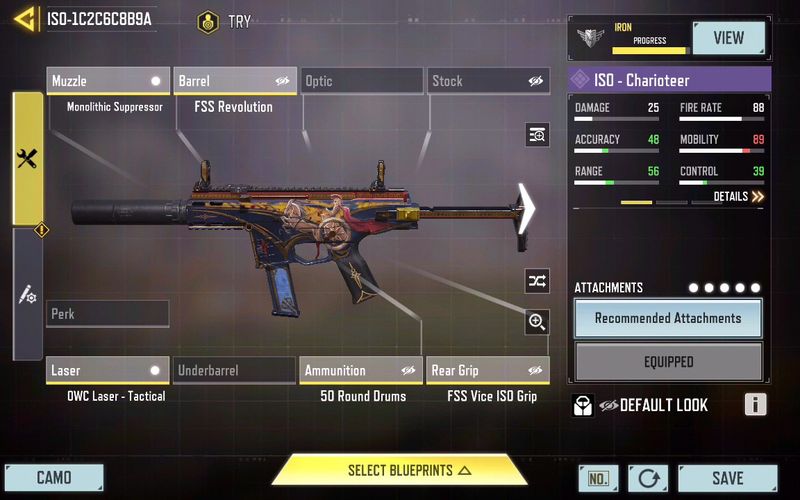This screenshot has width=800, height=500.
Task: Open SELECT BLUEPRINTS panel
Action: point(400,470)
